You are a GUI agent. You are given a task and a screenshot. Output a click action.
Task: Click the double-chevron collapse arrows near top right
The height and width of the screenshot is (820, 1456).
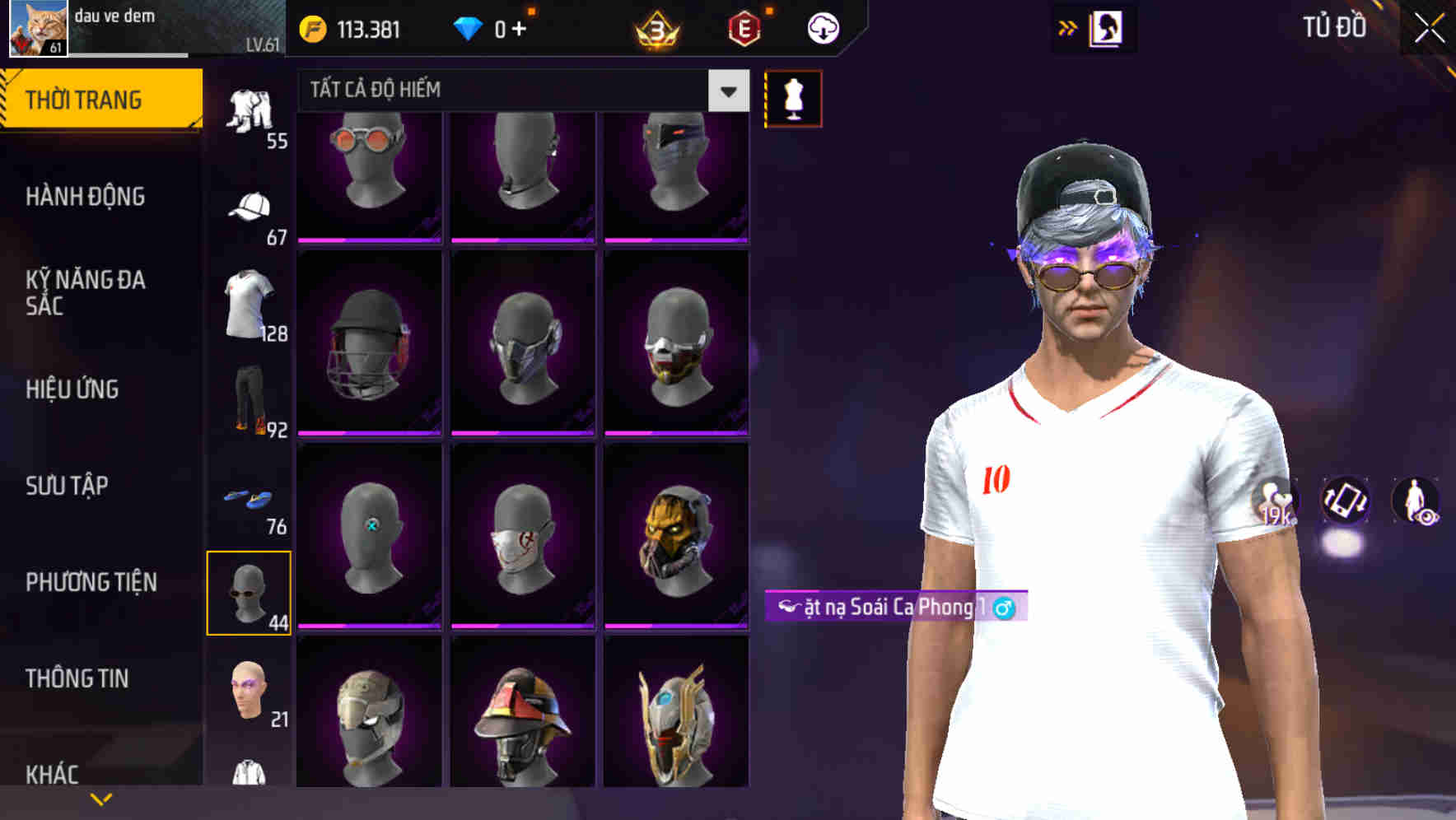point(1068,27)
